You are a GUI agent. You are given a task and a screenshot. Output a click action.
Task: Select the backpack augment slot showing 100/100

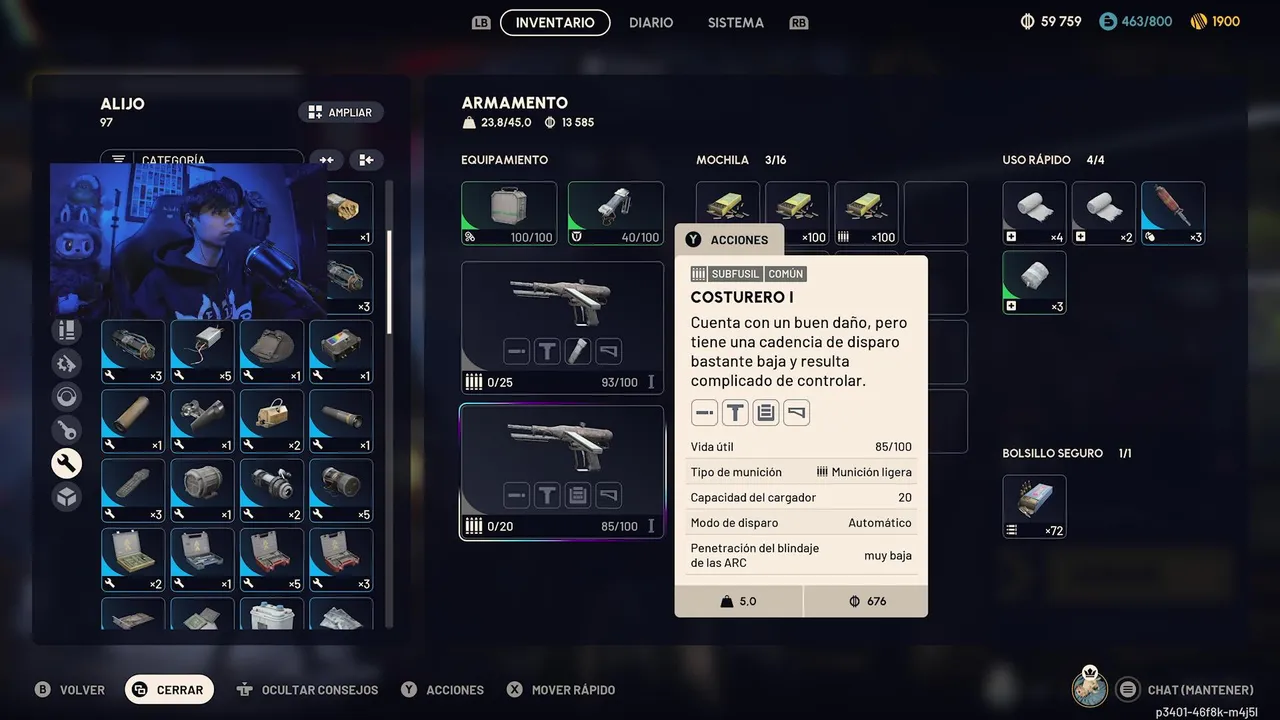[x=509, y=213]
